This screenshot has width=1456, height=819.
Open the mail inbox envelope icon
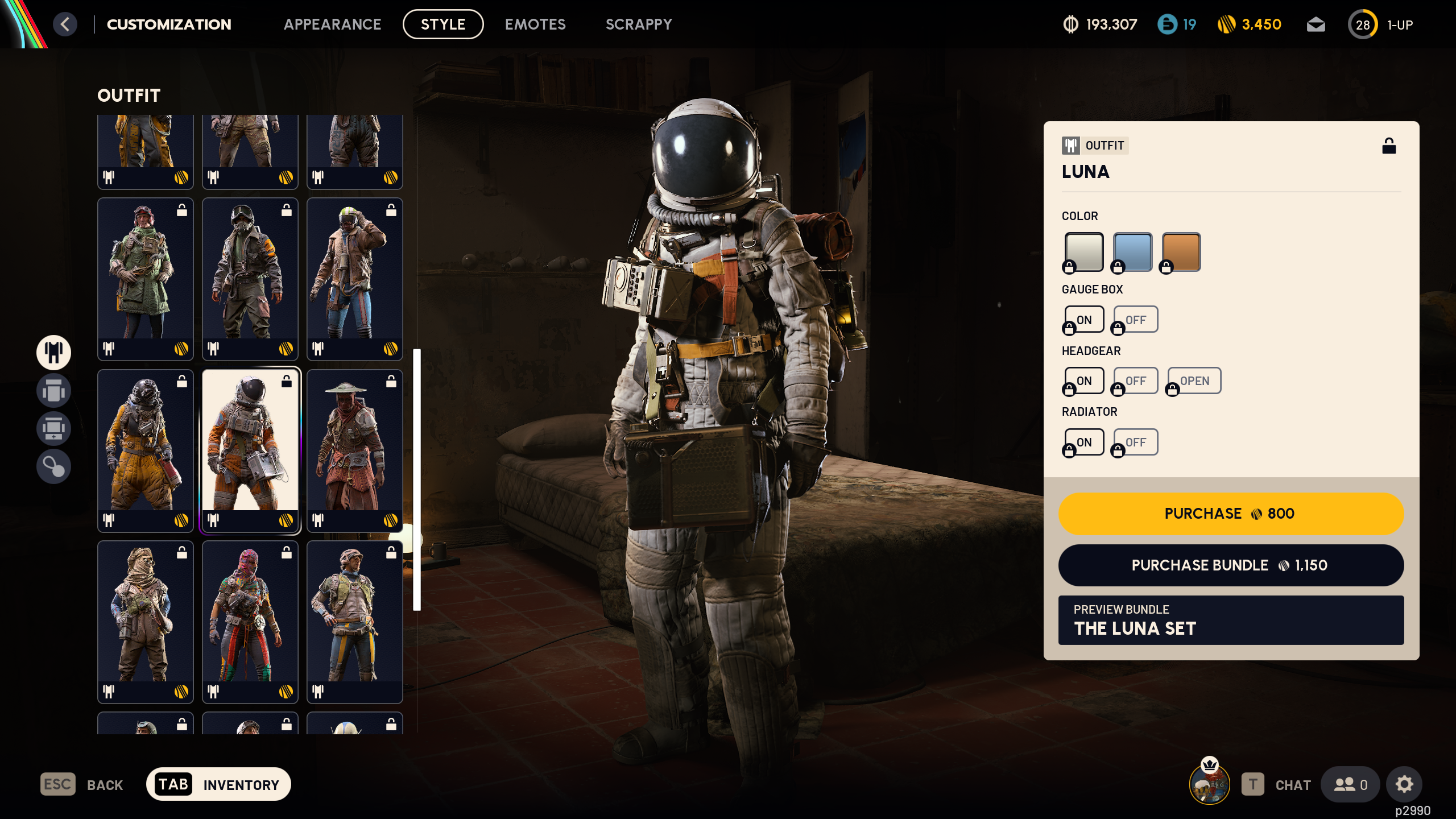(x=1316, y=24)
